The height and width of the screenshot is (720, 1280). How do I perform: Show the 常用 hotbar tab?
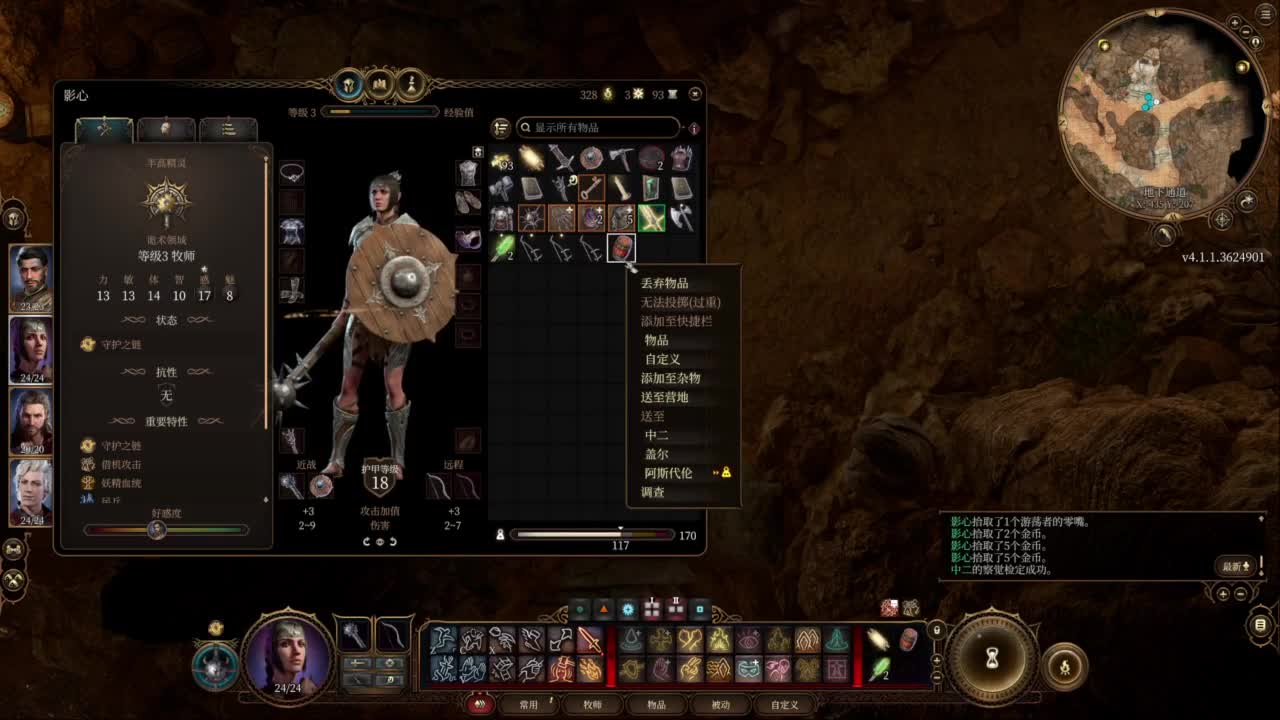coord(529,705)
